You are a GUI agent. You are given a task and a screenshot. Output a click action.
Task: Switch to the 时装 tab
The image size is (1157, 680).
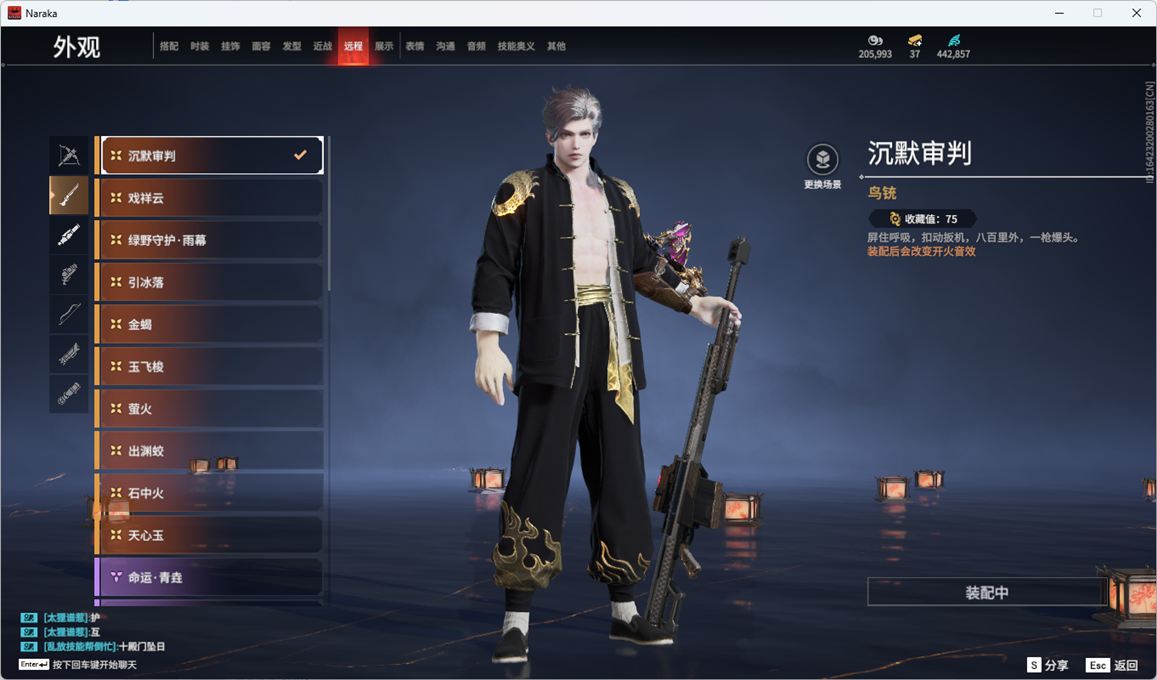click(200, 46)
